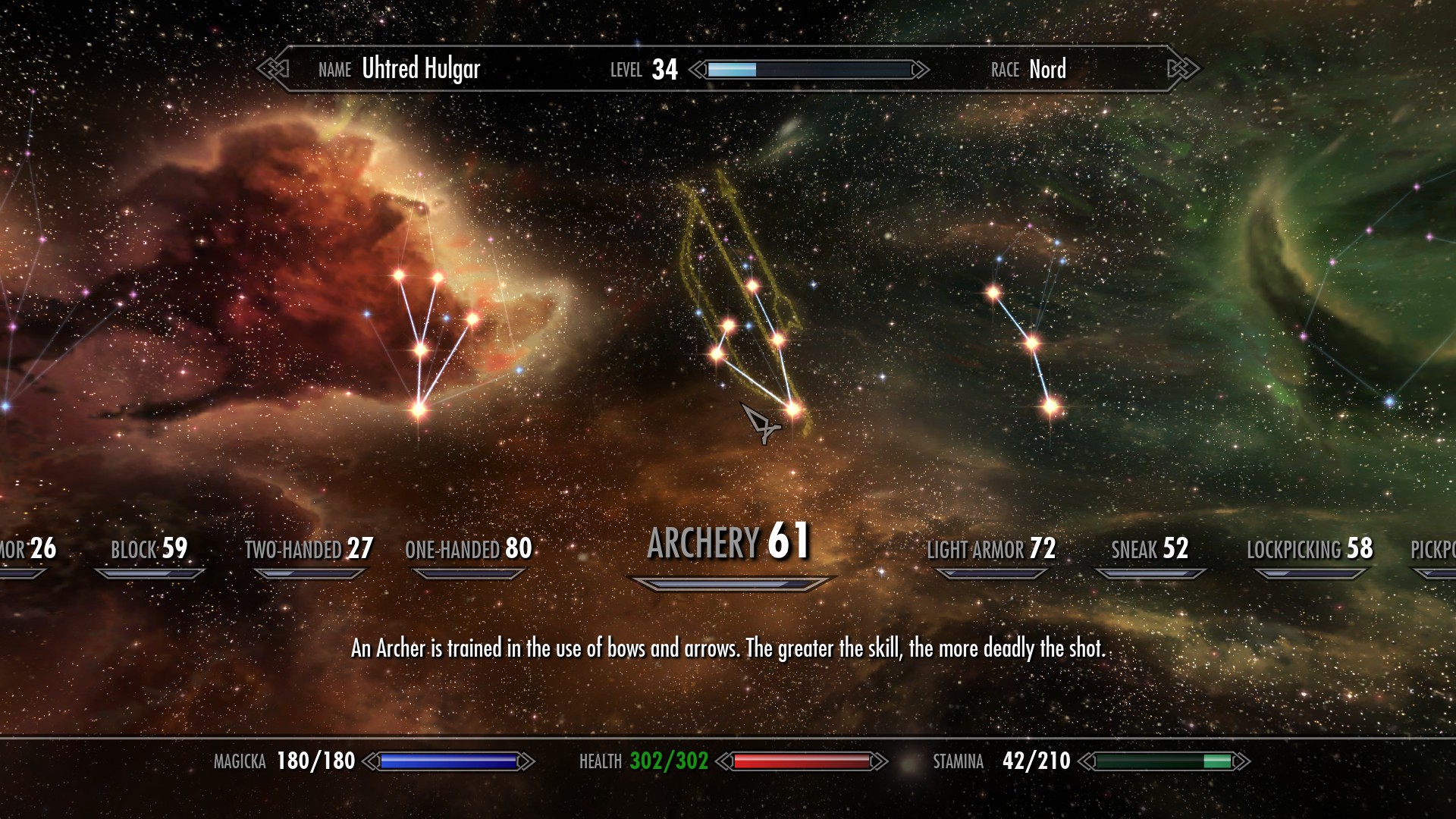Switch to the Two-Handed skill

(x=309, y=549)
